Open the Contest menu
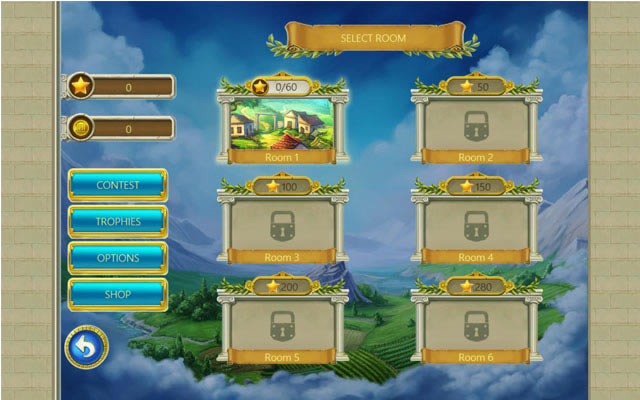The image size is (640, 400). tap(117, 185)
